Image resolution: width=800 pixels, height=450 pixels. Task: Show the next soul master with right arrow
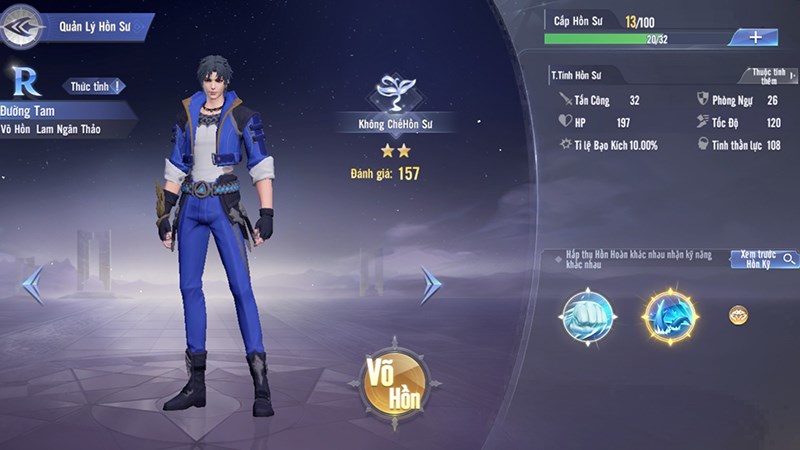point(430,285)
